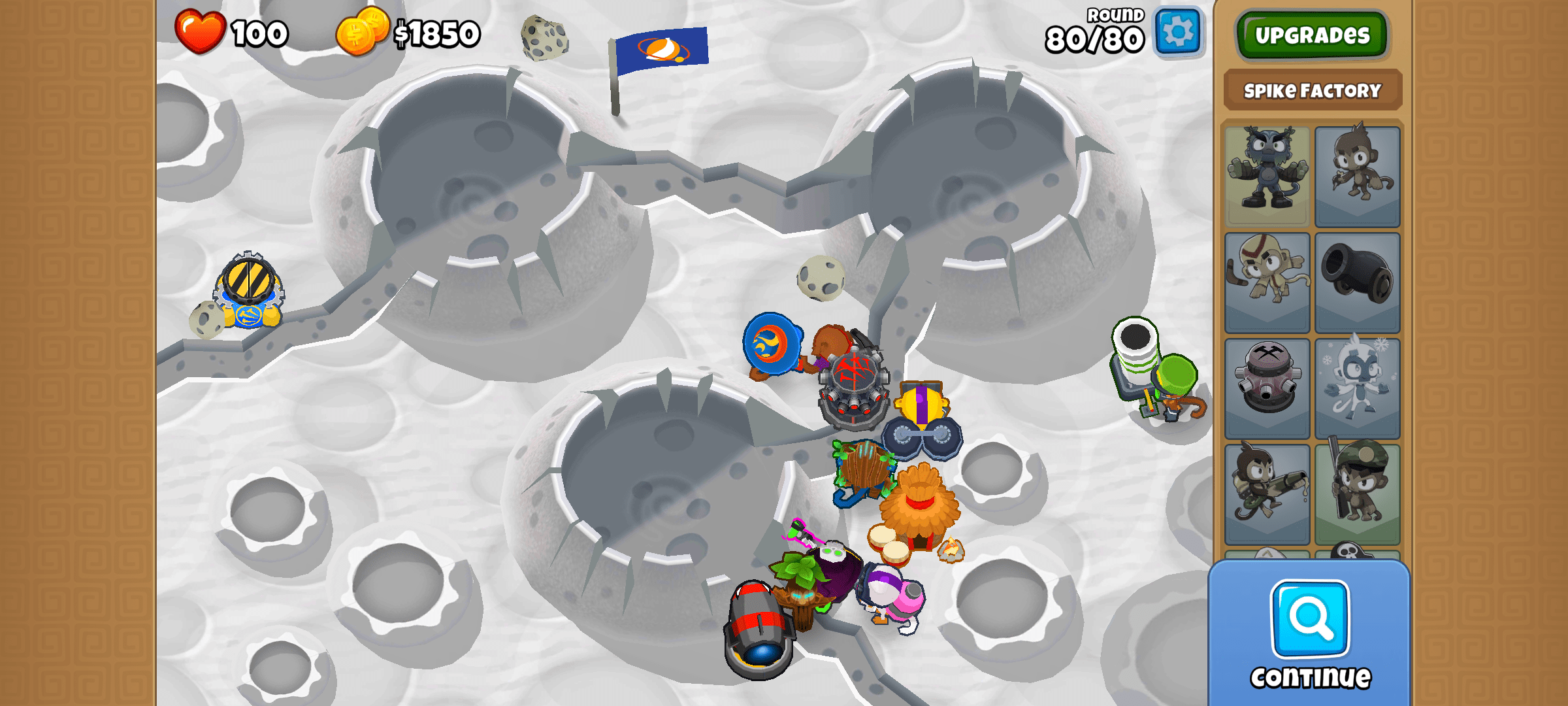Click the Spike Factory name banner
The image size is (1568, 706).
(x=1312, y=91)
